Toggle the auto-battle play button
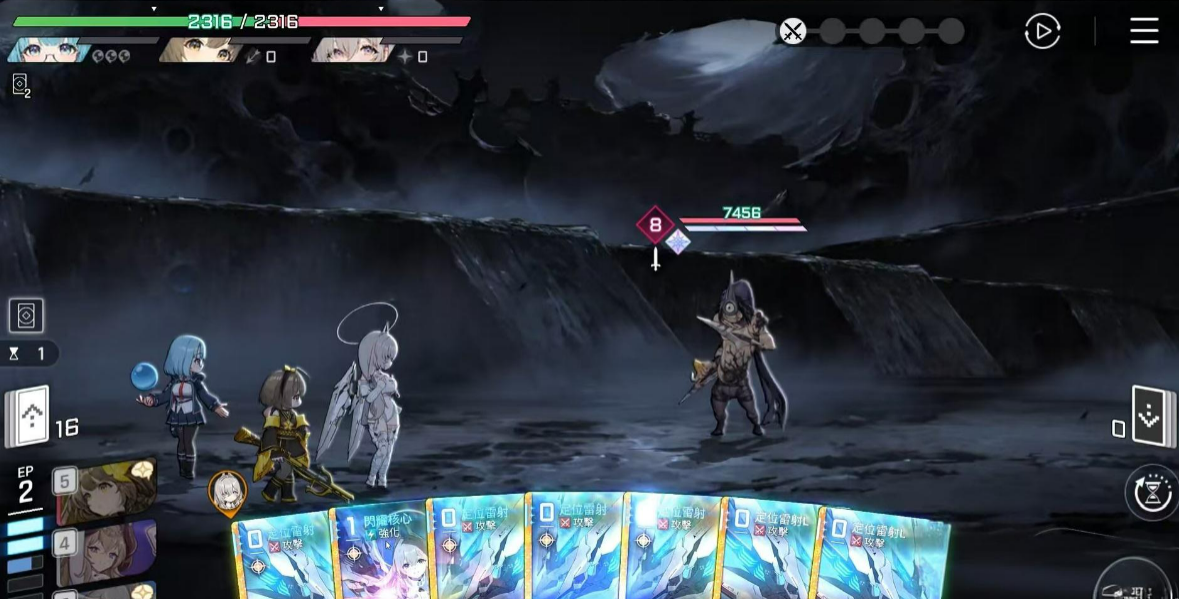Viewport: 1179px width, 599px height. pos(1042,32)
